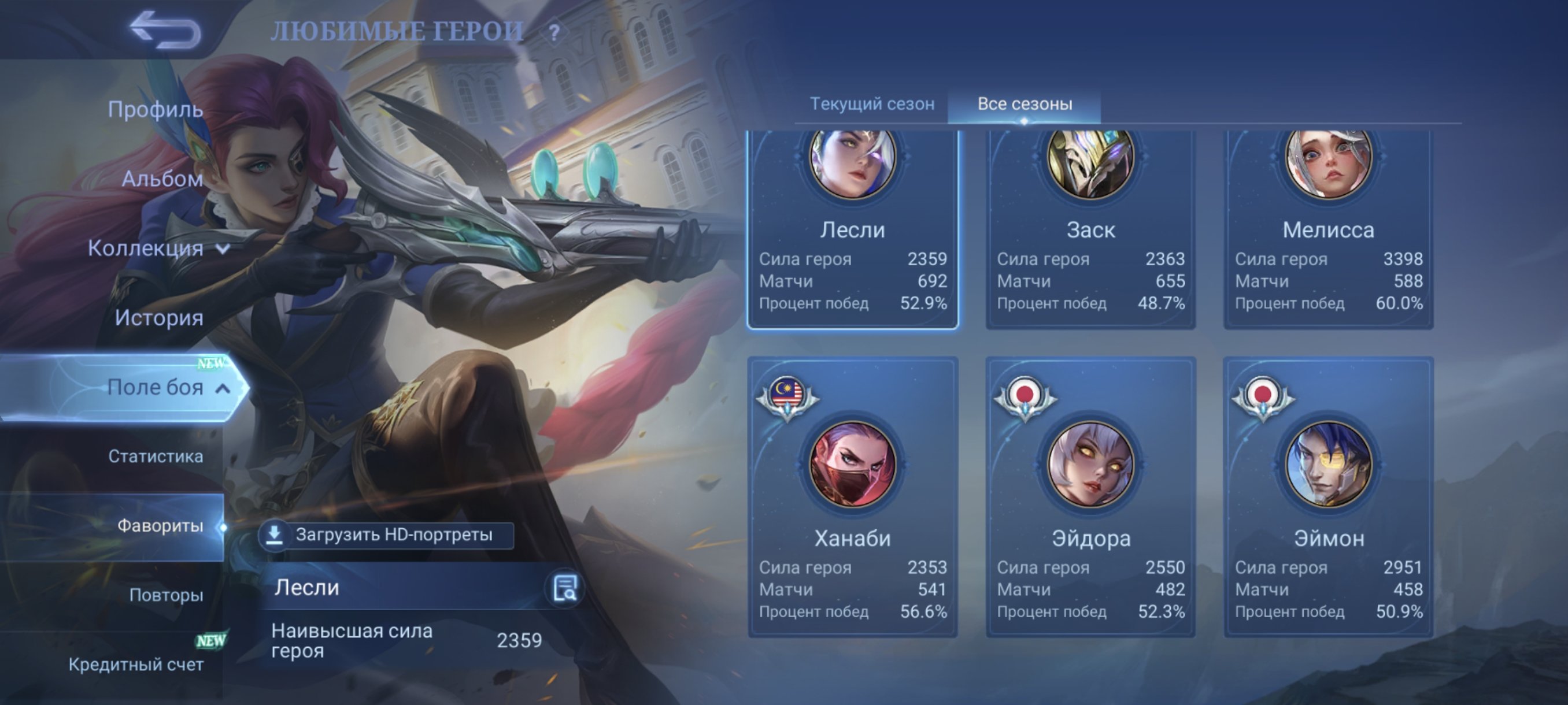Open the help tooltip via the question mark icon
The height and width of the screenshot is (705, 1568).
pyautogui.click(x=553, y=32)
